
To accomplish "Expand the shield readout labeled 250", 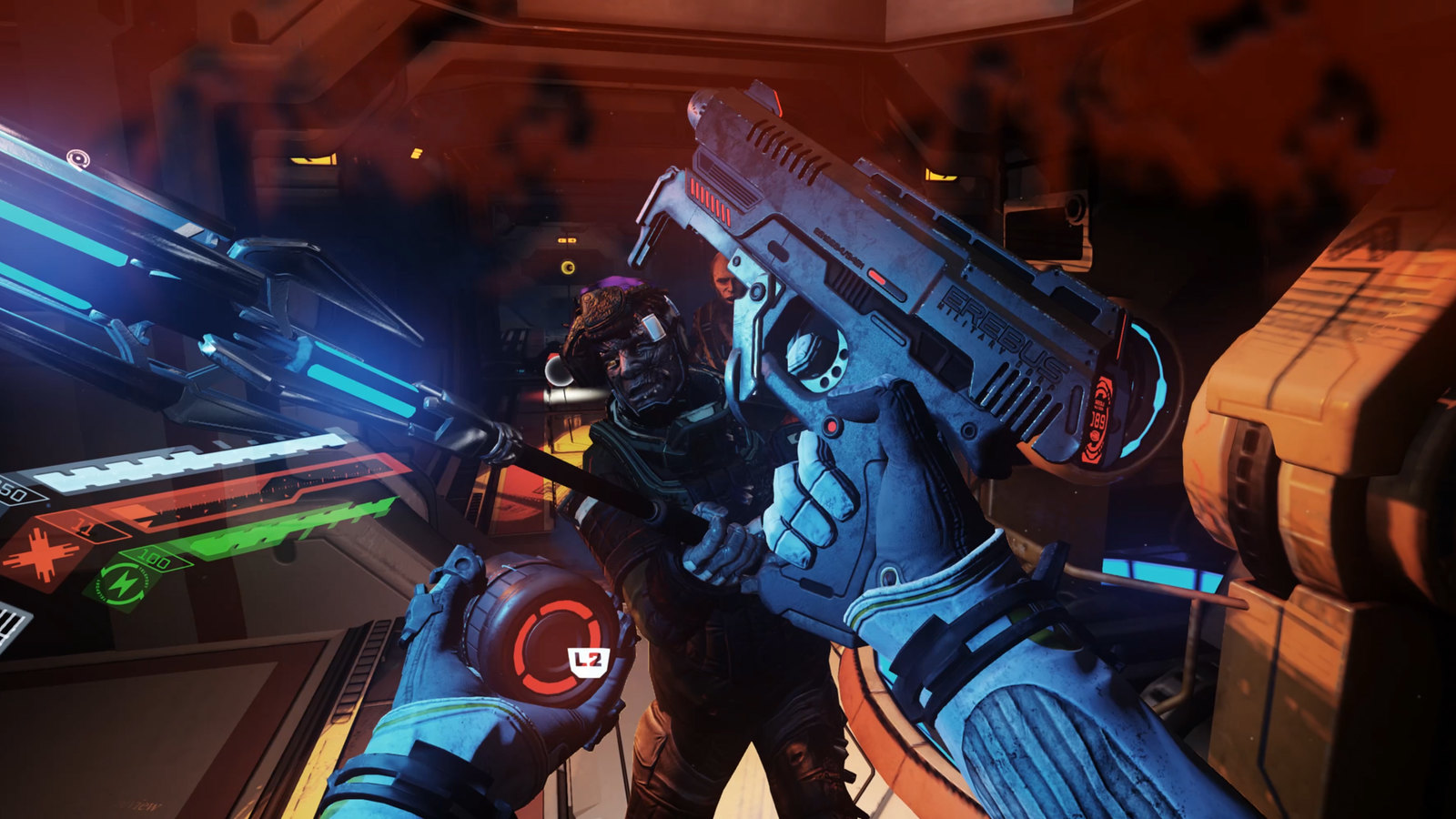I will 13,491.
